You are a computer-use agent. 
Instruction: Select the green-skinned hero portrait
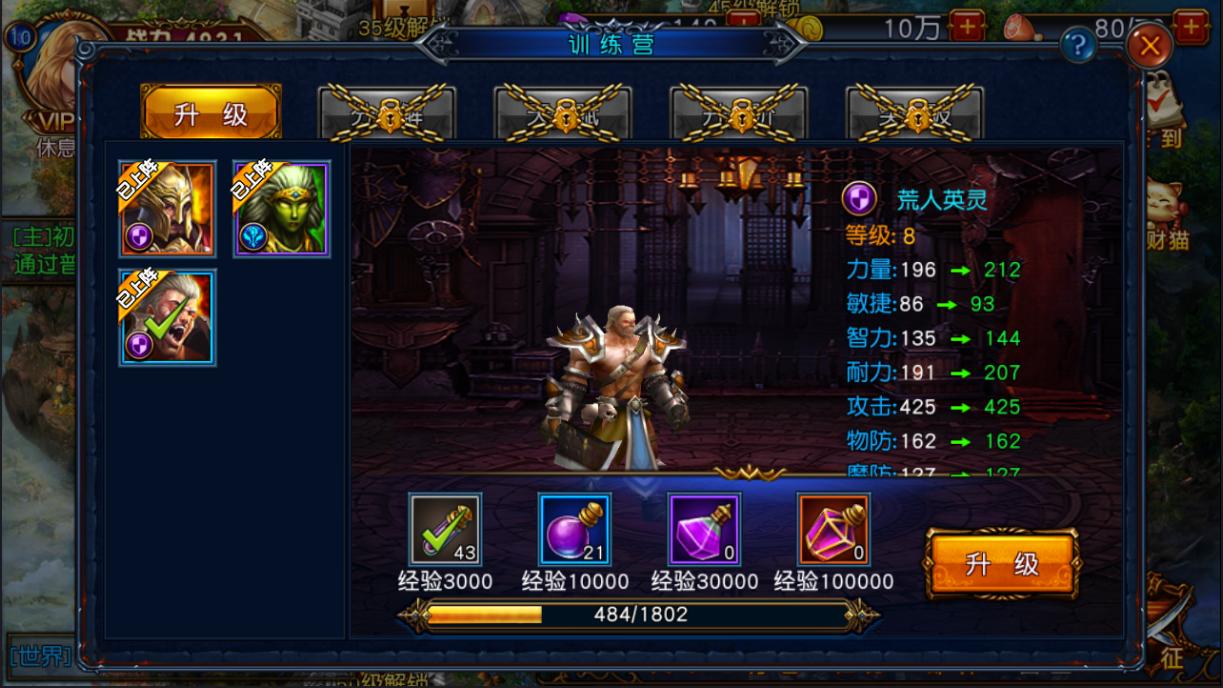282,209
